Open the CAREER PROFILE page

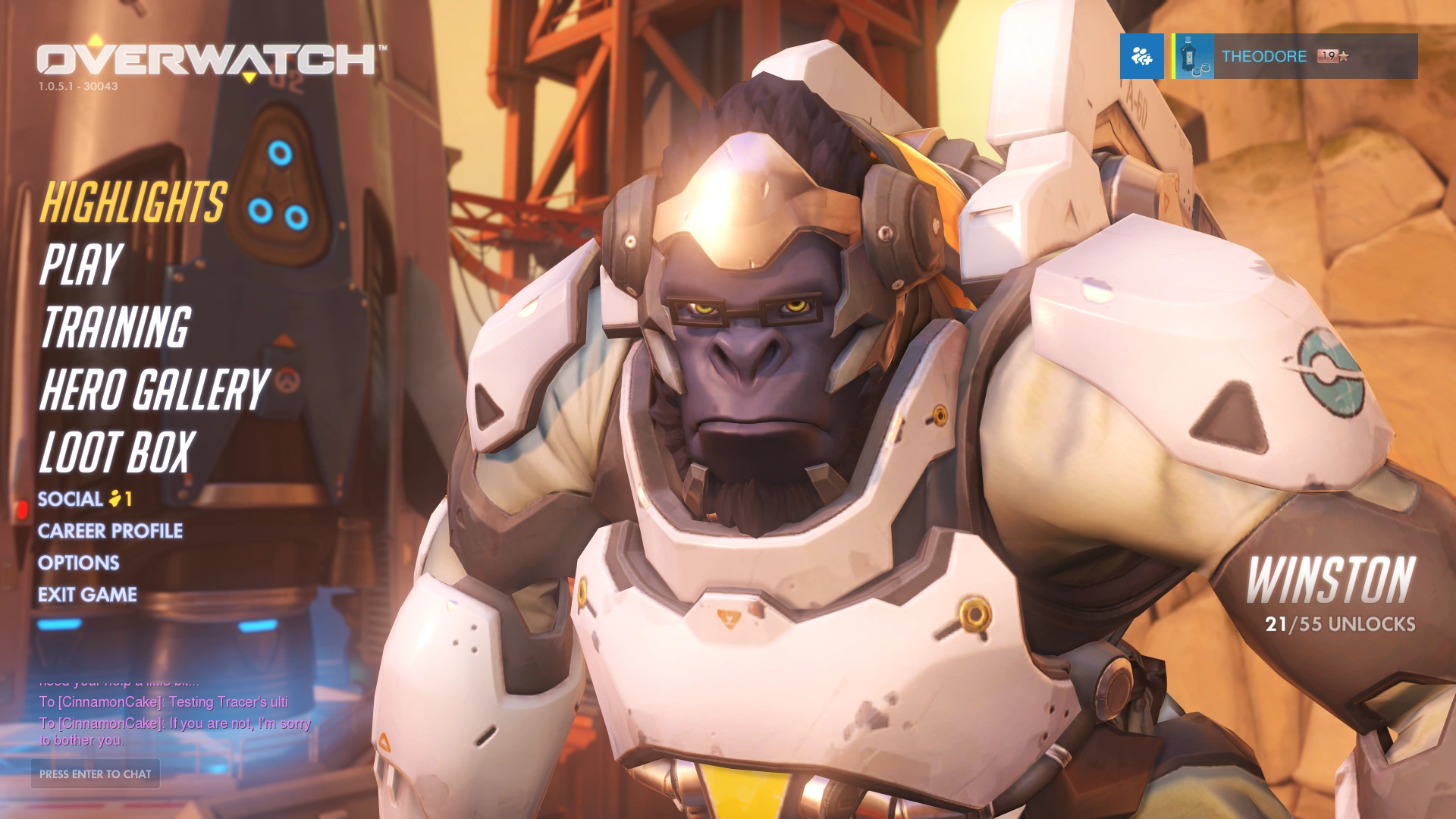coord(111,531)
